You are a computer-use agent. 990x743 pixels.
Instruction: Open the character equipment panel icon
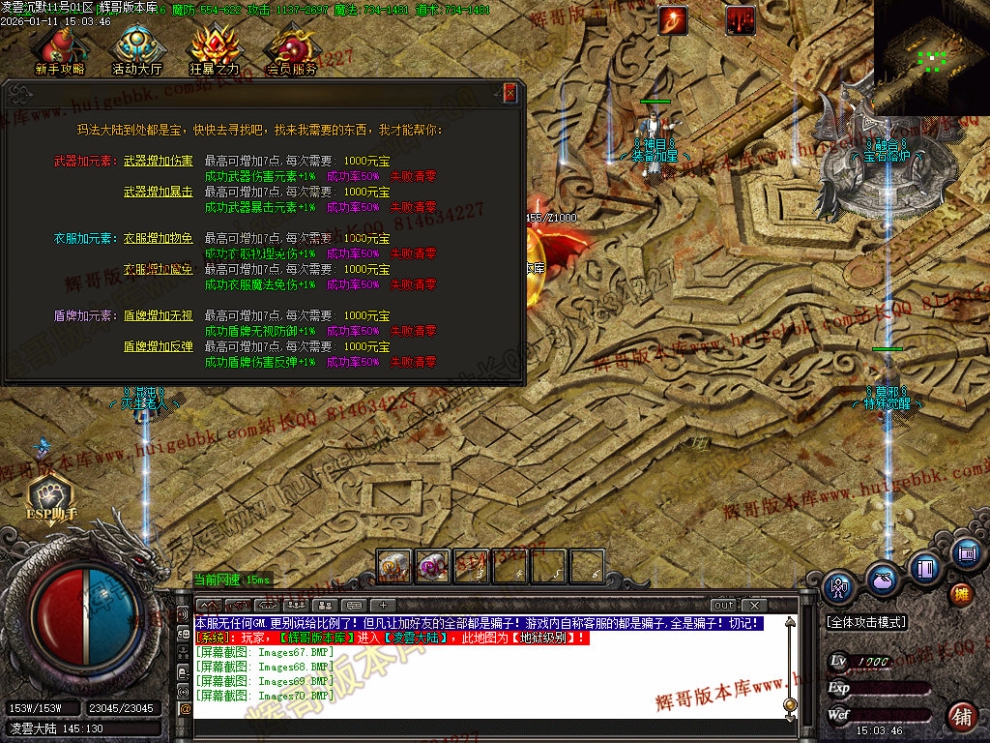[x=838, y=588]
